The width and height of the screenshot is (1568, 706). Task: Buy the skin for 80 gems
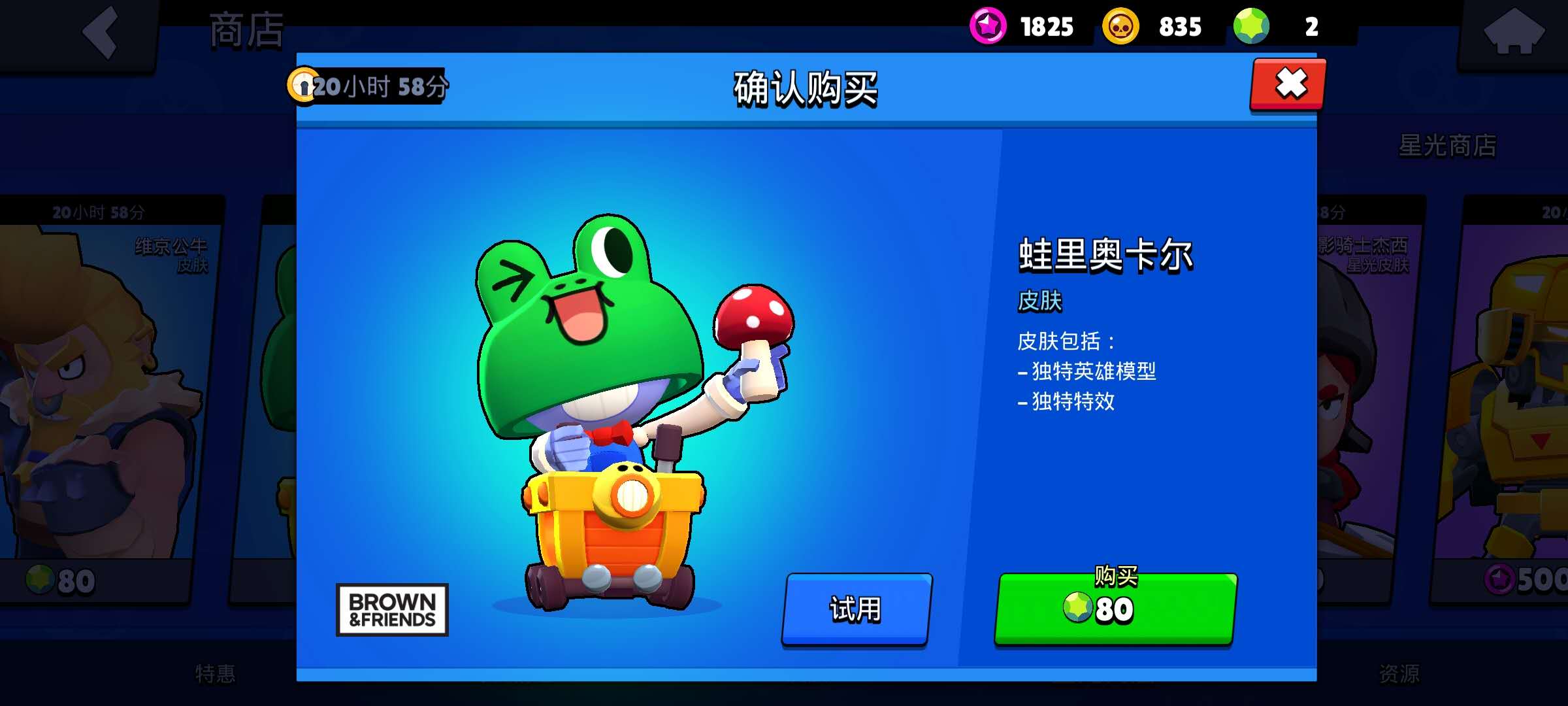(1115, 609)
